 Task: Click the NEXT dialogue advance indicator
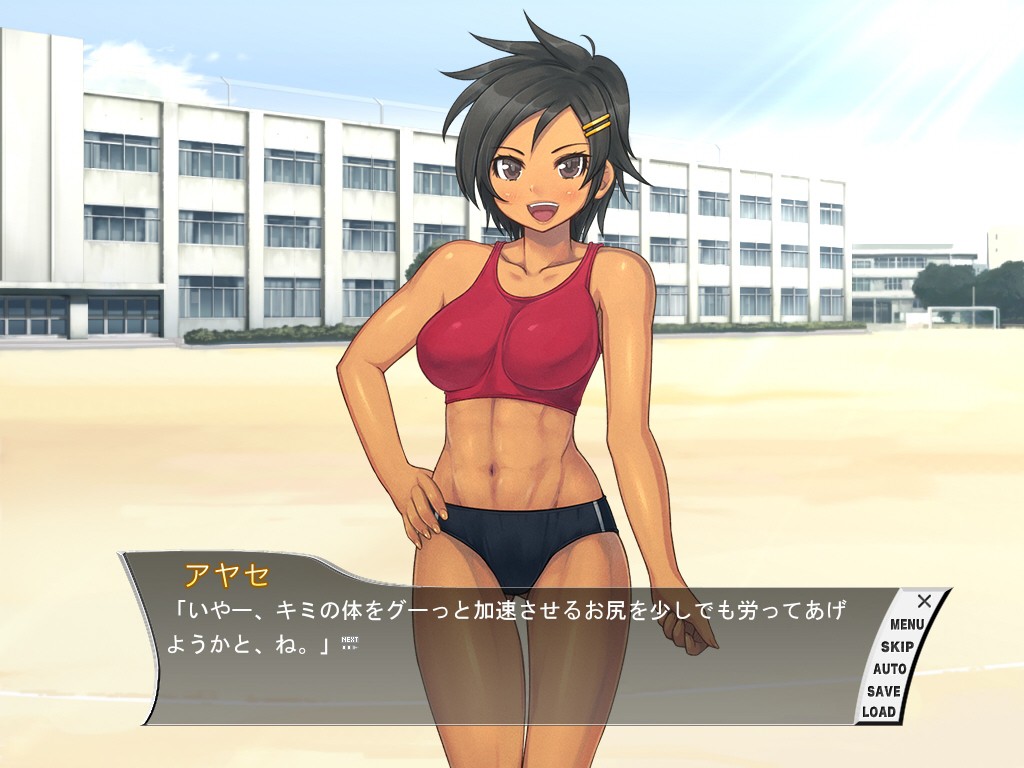tap(349, 643)
